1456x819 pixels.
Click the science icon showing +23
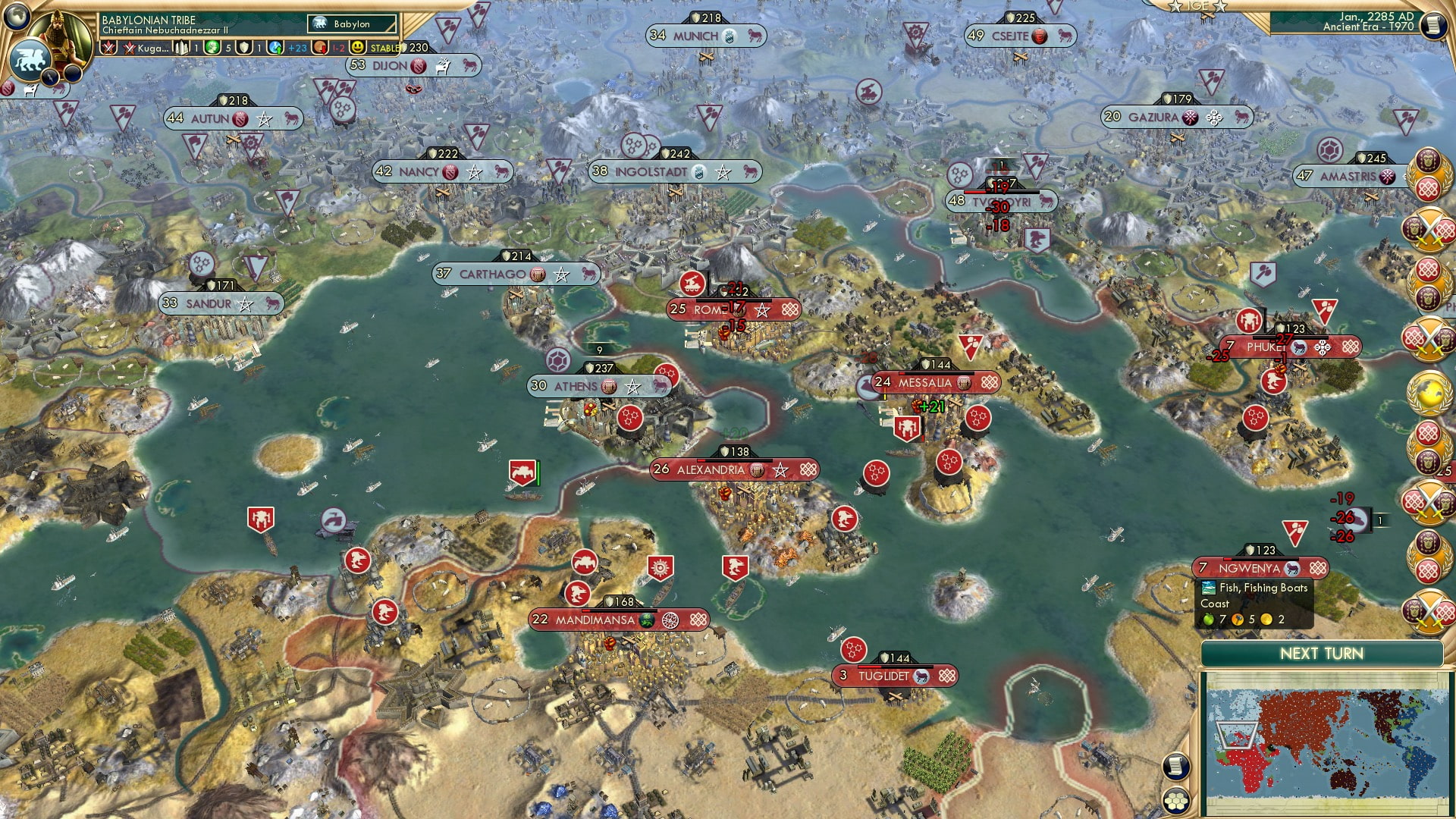[275, 49]
